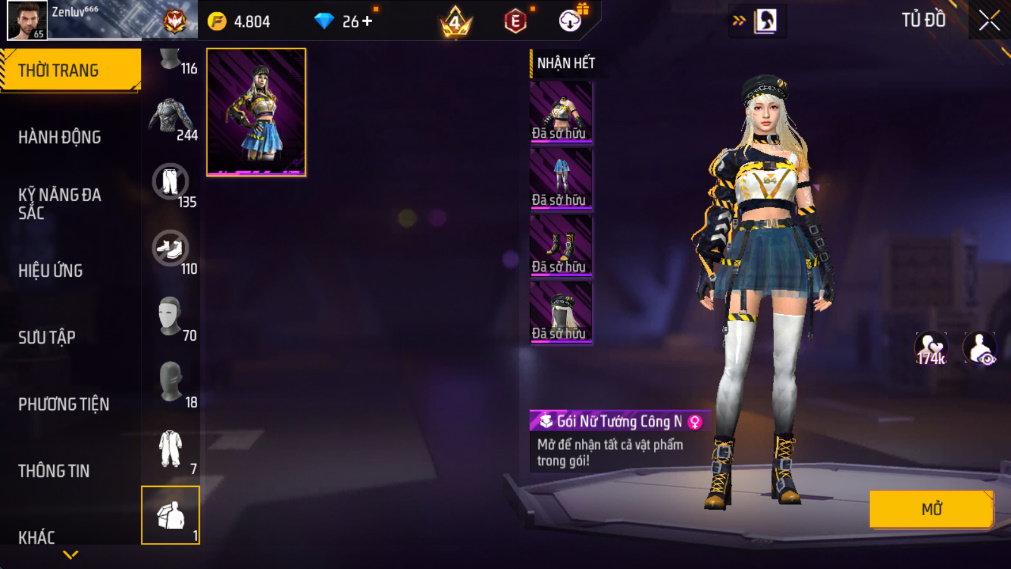Pick the face mask category showing 70
The image size is (1011, 569).
pyautogui.click(x=171, y=317)
